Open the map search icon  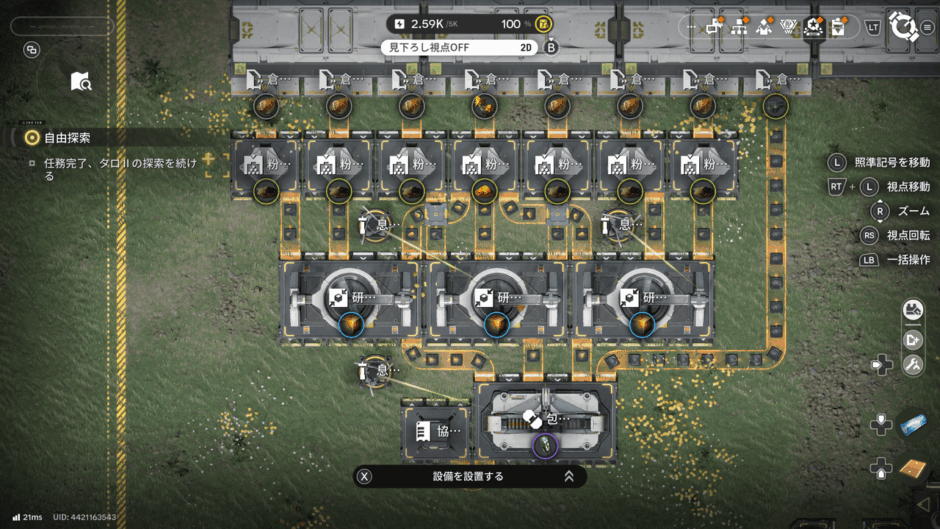point(81,81)
